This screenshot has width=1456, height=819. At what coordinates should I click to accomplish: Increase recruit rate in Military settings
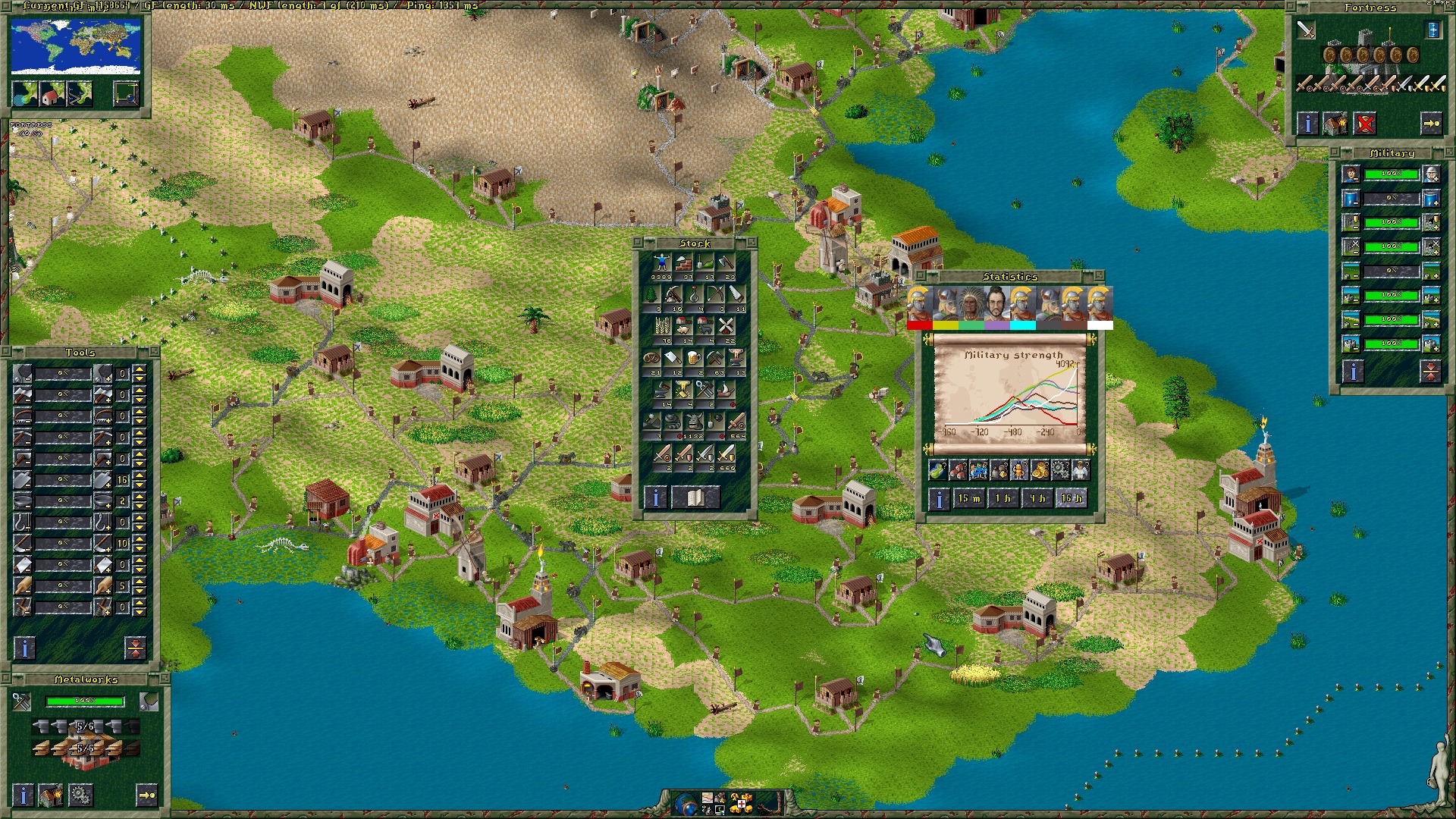point(1431,174)
